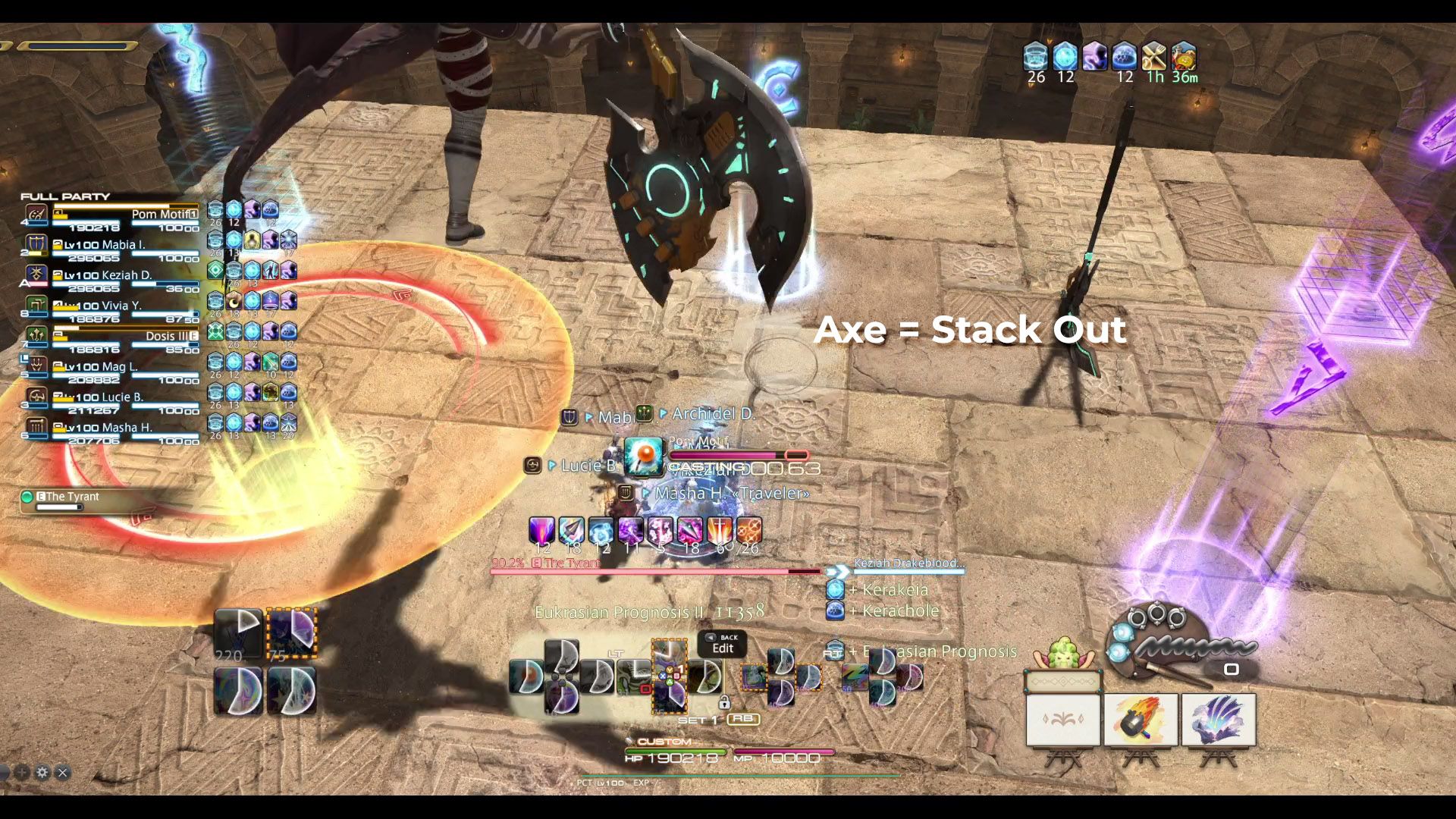The height and width of the screenshot is (819, 1456).
Task: Click the pom moogle portrait above the canvas
Action: [x=1063, y=654]
